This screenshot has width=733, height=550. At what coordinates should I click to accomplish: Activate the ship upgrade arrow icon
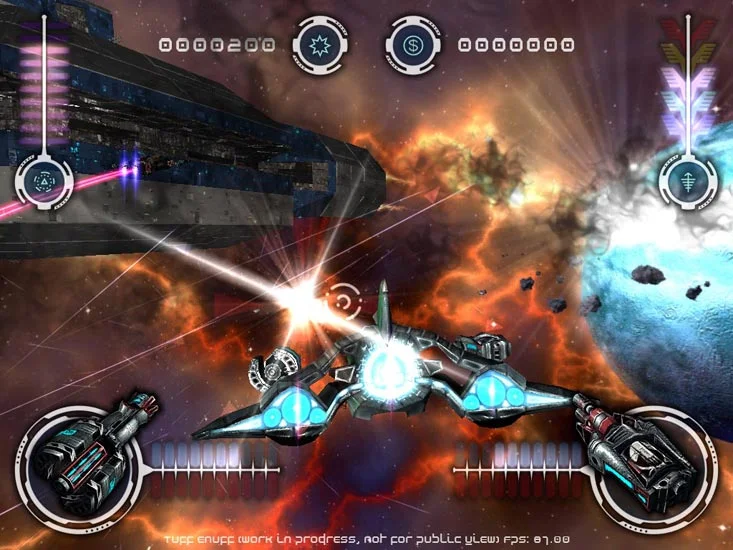[687, 182]
